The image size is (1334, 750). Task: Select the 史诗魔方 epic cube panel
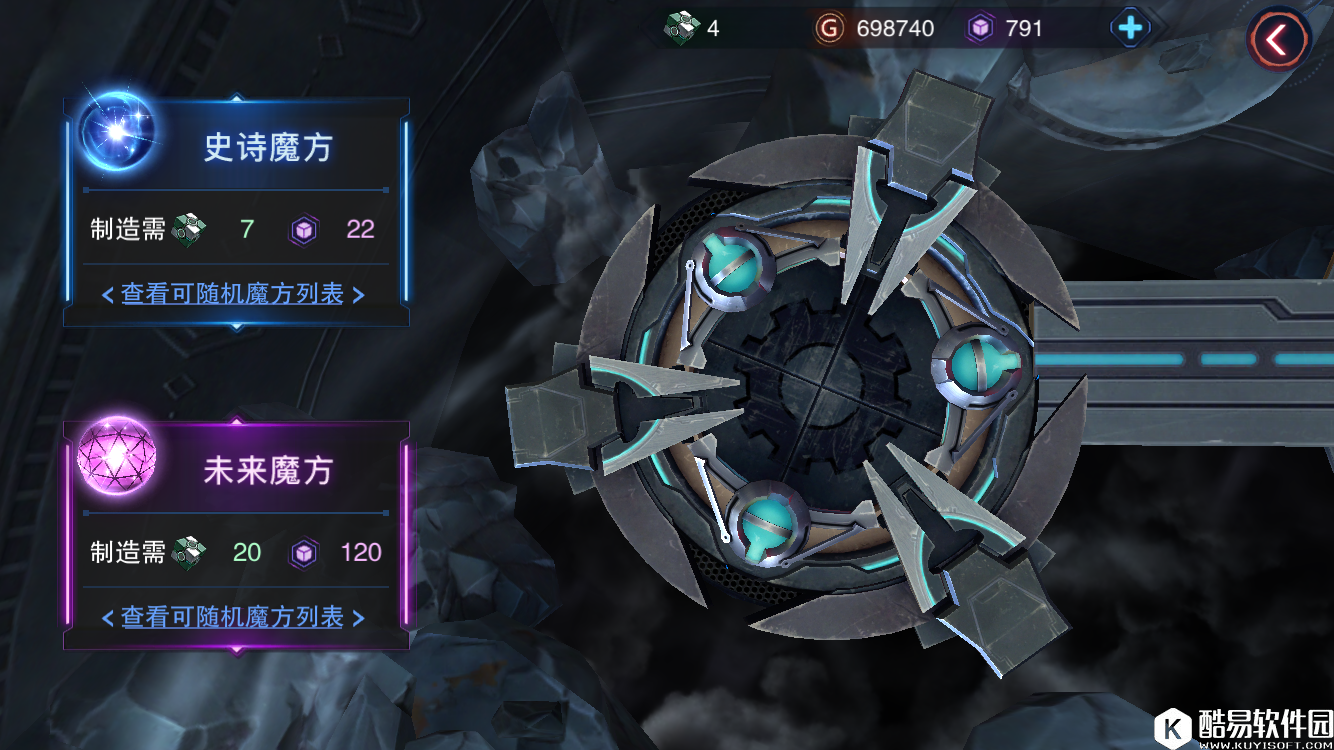point(266,148)
